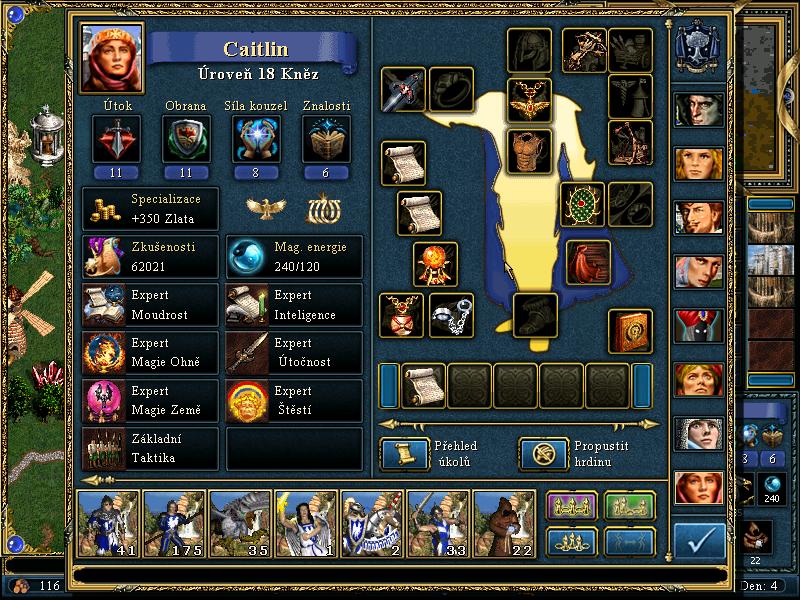Screen dimensions: 800x600
Task: Select the scroll in the backpack
Action: [424, 386]
